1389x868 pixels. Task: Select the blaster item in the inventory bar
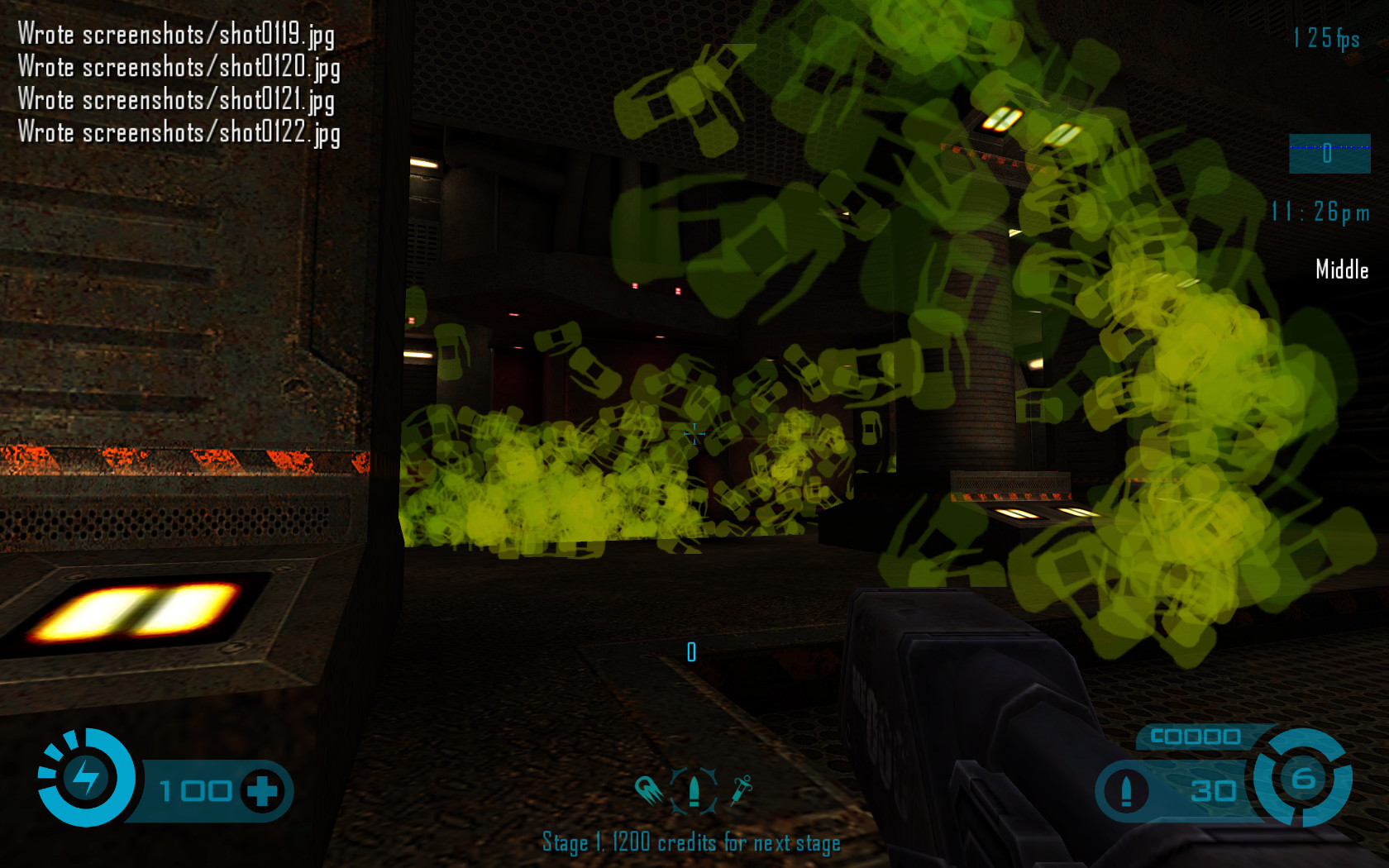tap(649, 790)
